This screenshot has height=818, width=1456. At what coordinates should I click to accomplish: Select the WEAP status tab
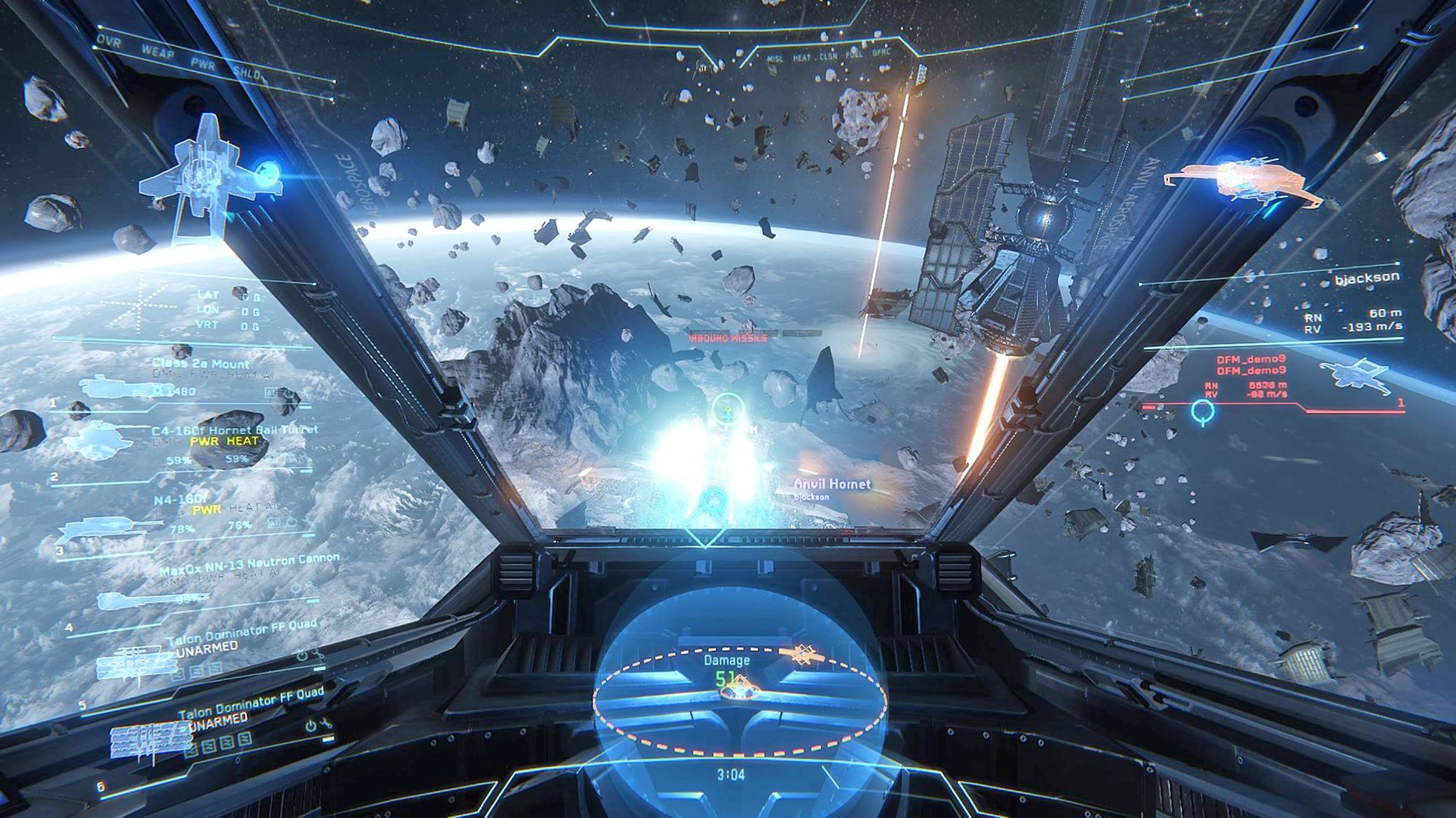[158, 50]
